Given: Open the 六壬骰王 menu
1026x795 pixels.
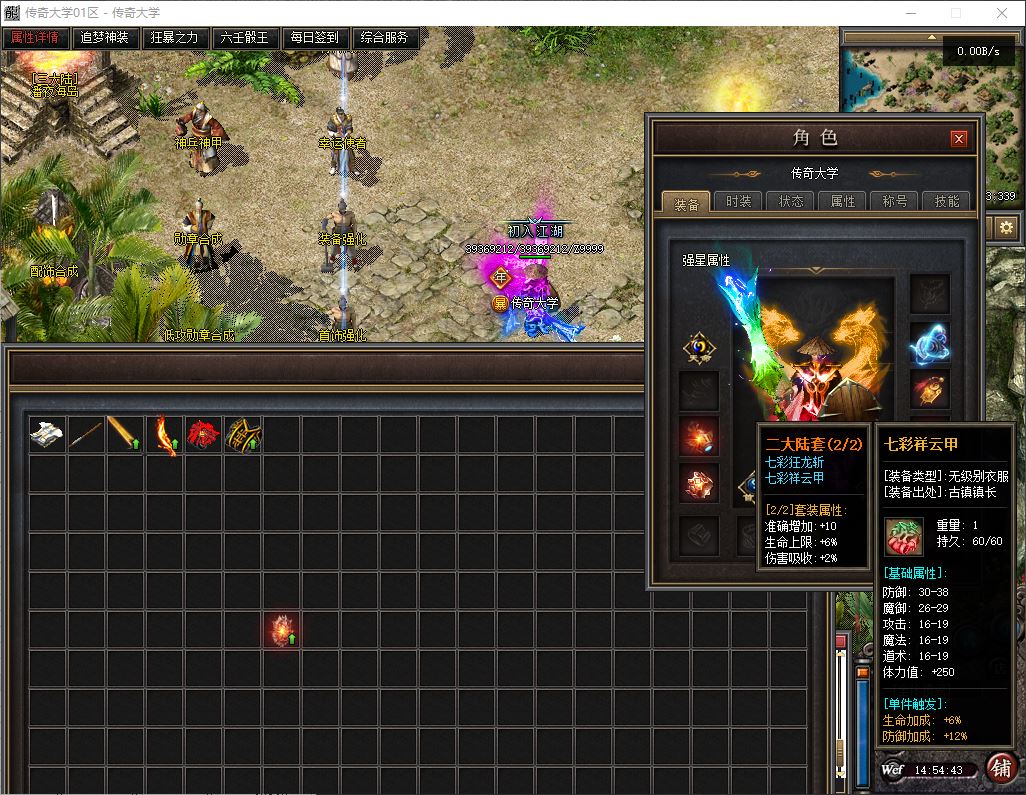Looking at the screenshot, I should tap(245, 38).
